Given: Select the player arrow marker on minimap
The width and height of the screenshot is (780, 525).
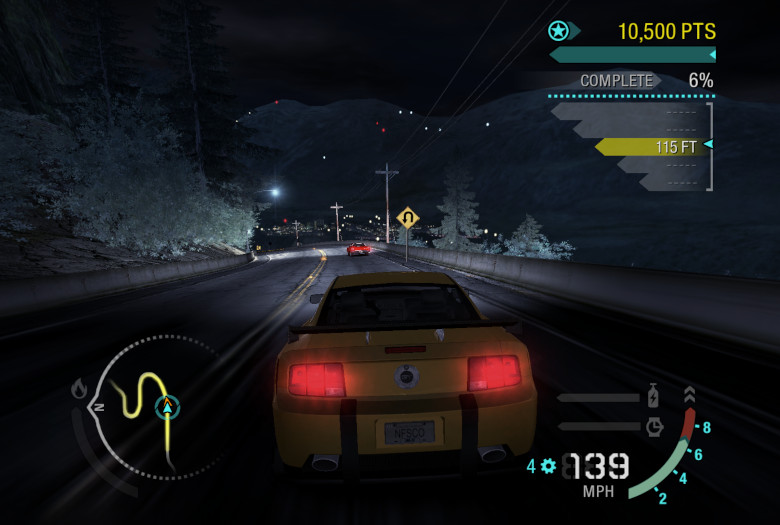Looking at the screenshot, I should [167, 407].
